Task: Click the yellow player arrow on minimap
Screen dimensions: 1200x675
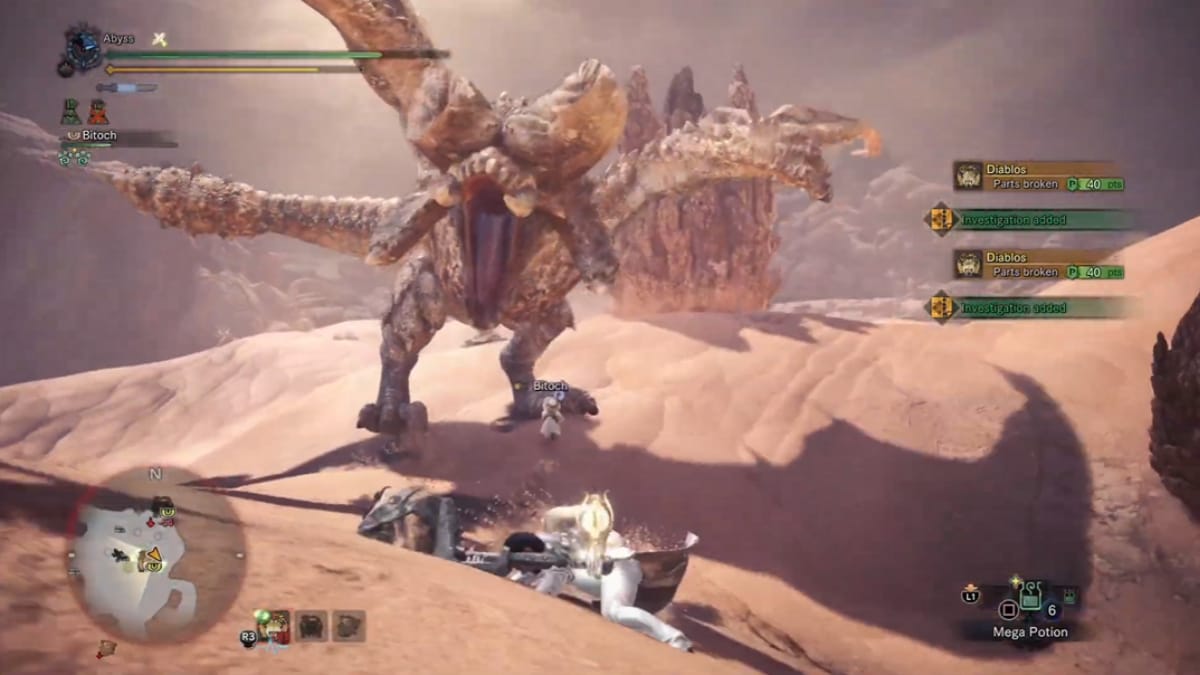Action: tap(154, 554)
